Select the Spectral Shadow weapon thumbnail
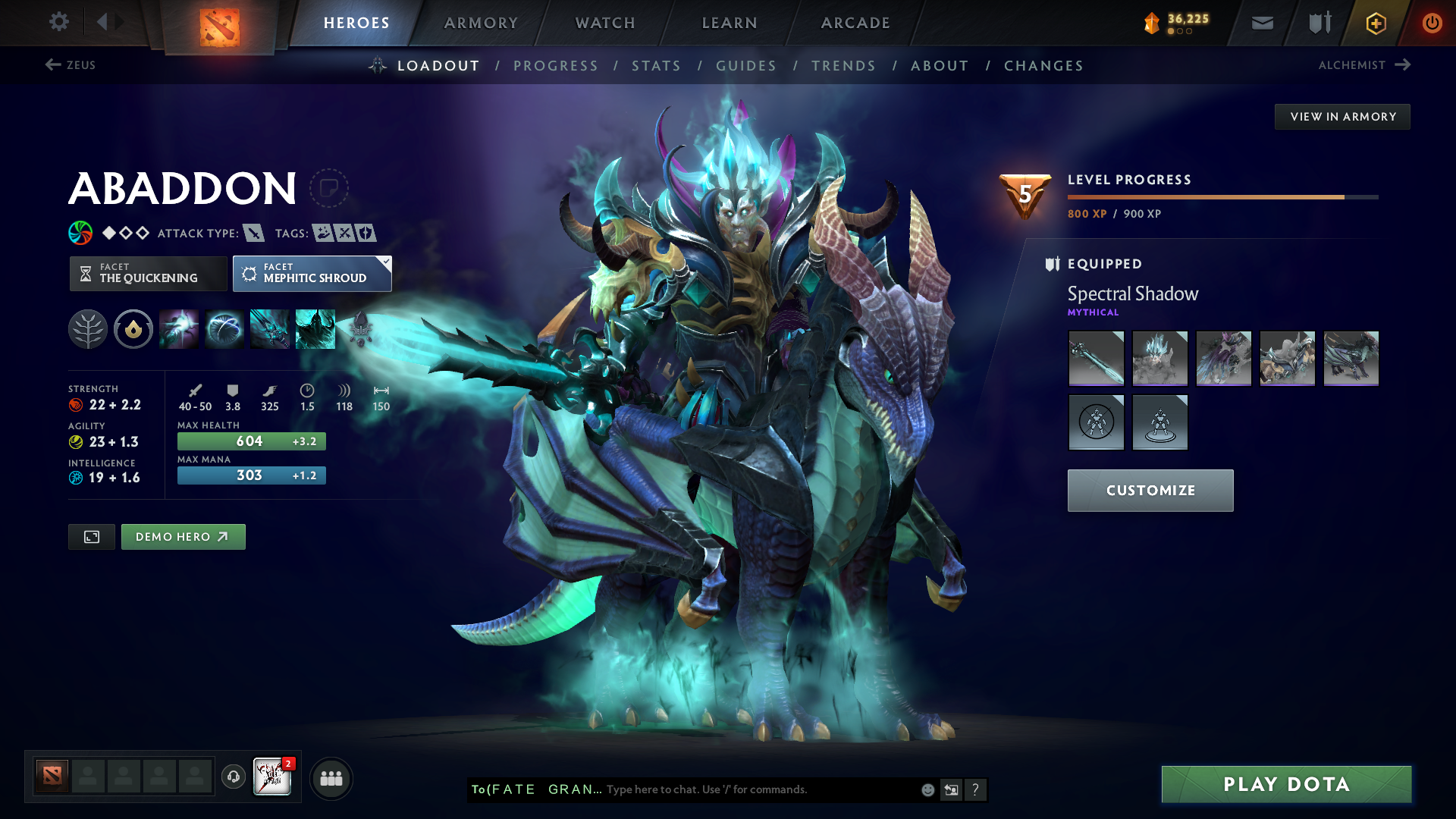1456x819 pixels. click(x=1096, y=358)
